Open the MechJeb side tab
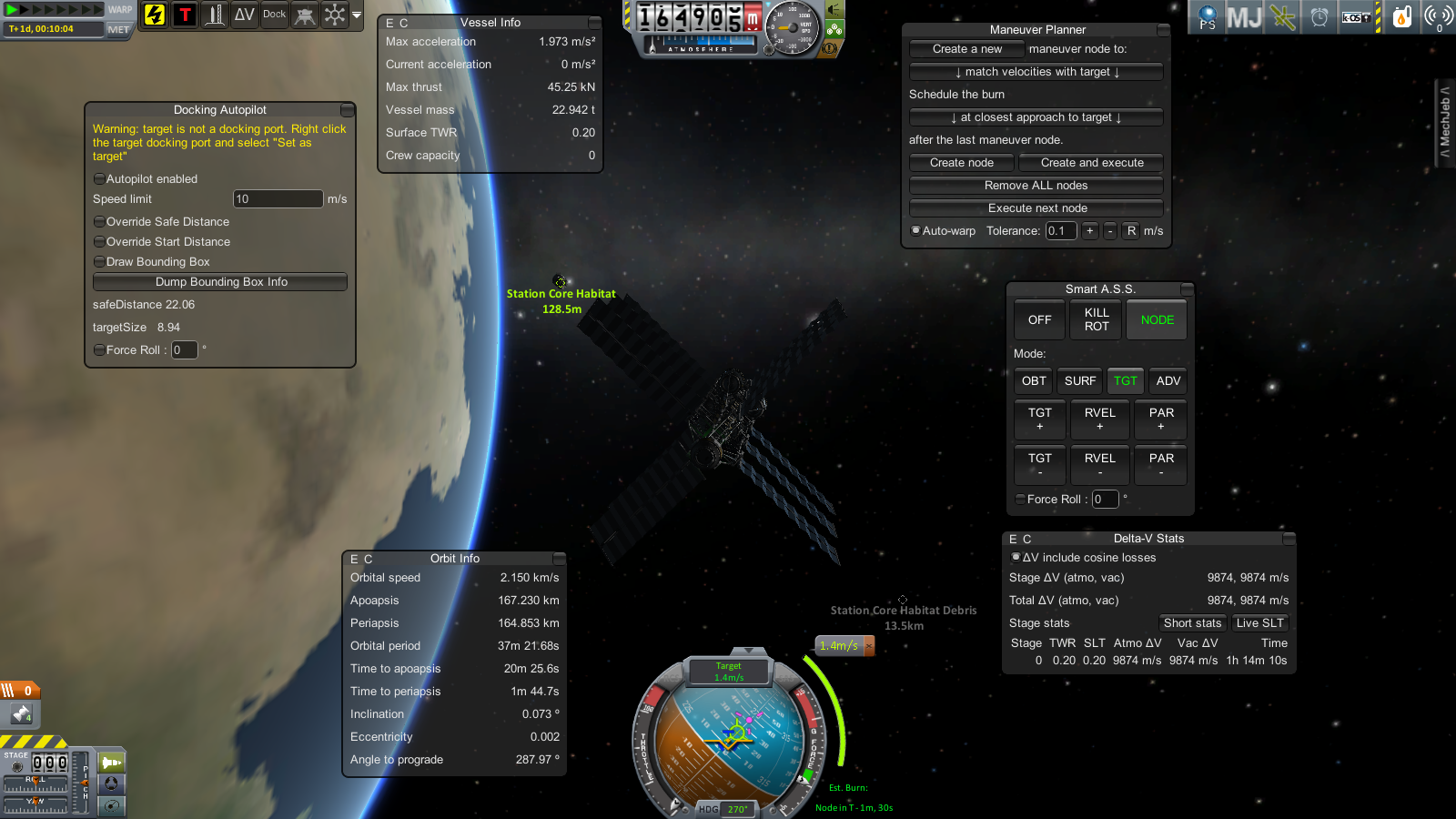This screenshot has height=819, width=1456. pos(1445,122)
